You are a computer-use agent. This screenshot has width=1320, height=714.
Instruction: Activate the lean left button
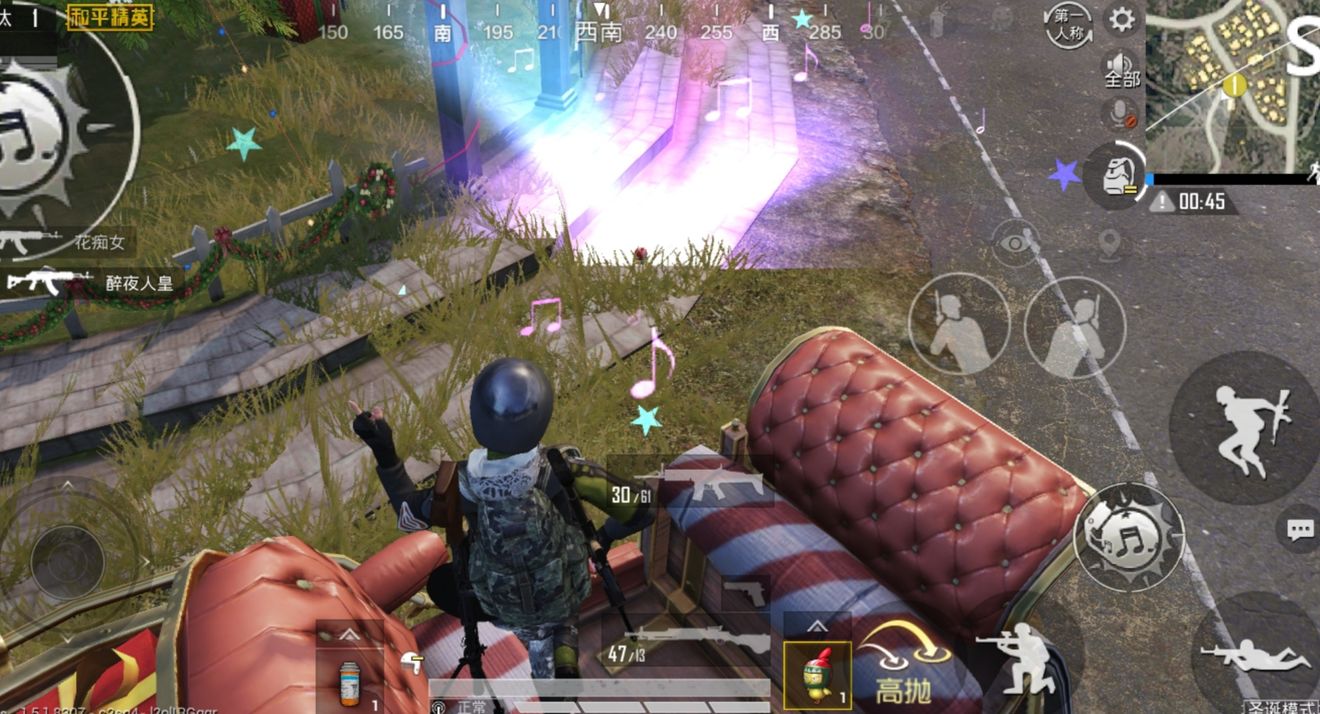pyautogui.click(x=958, y=323)
